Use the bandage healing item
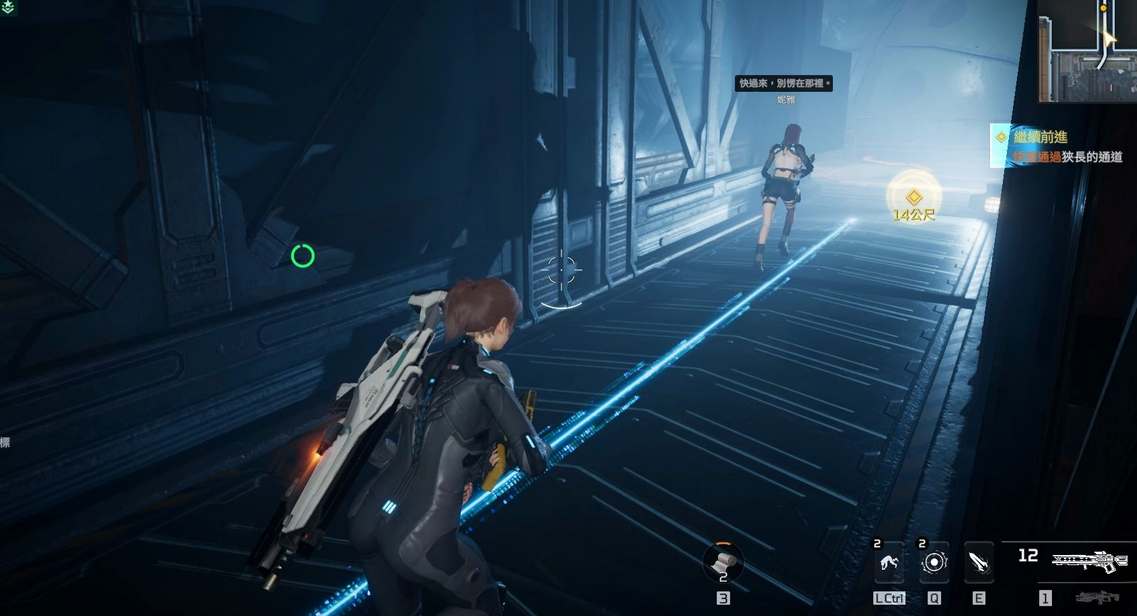The image size is (1137, 616). pyautogui.click(x=722, y=562)
